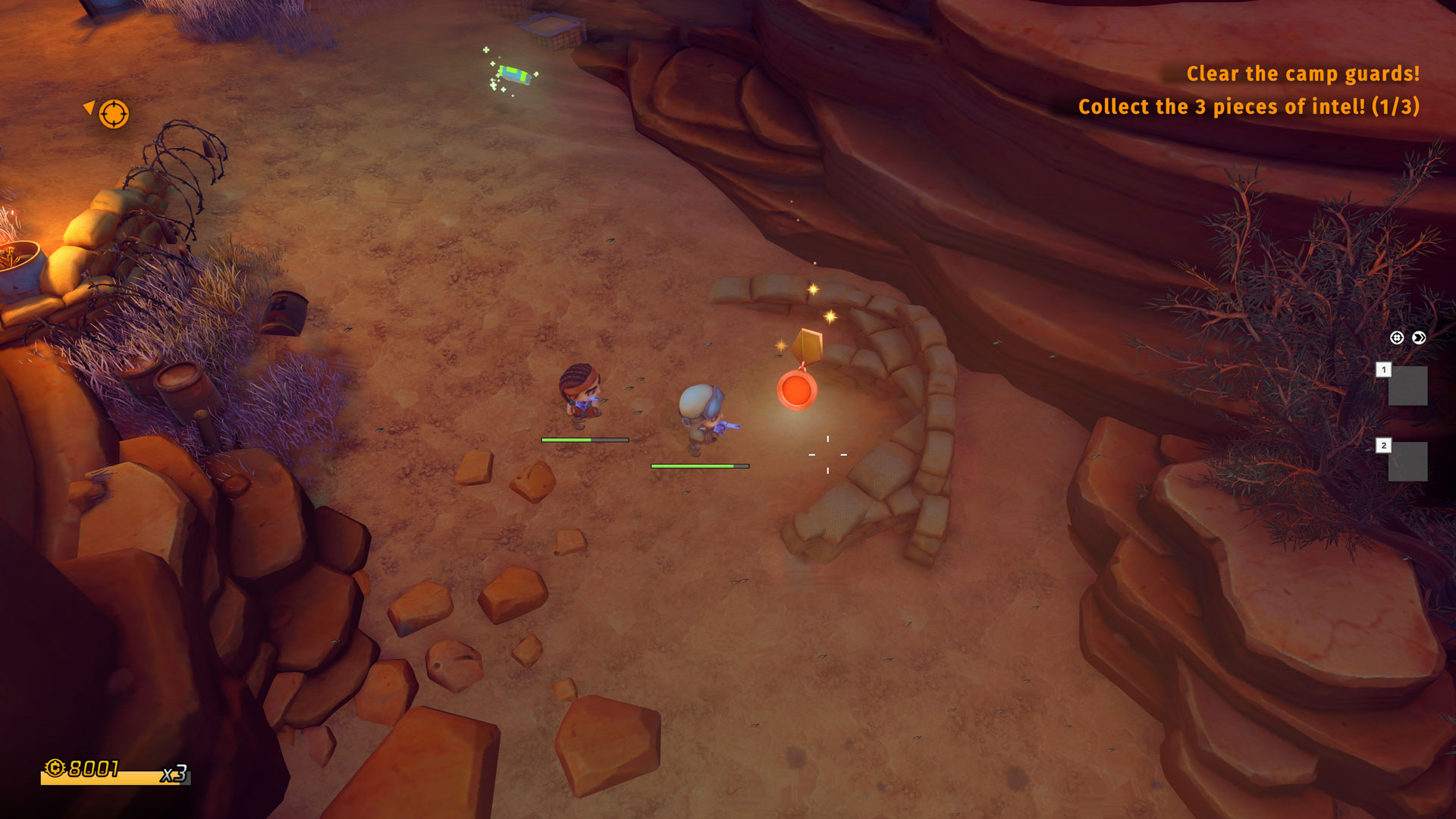Viewport: 1456px width, 819px height.
Task: Click the white double-chevron dash icon
Action: pos(1419,338)
